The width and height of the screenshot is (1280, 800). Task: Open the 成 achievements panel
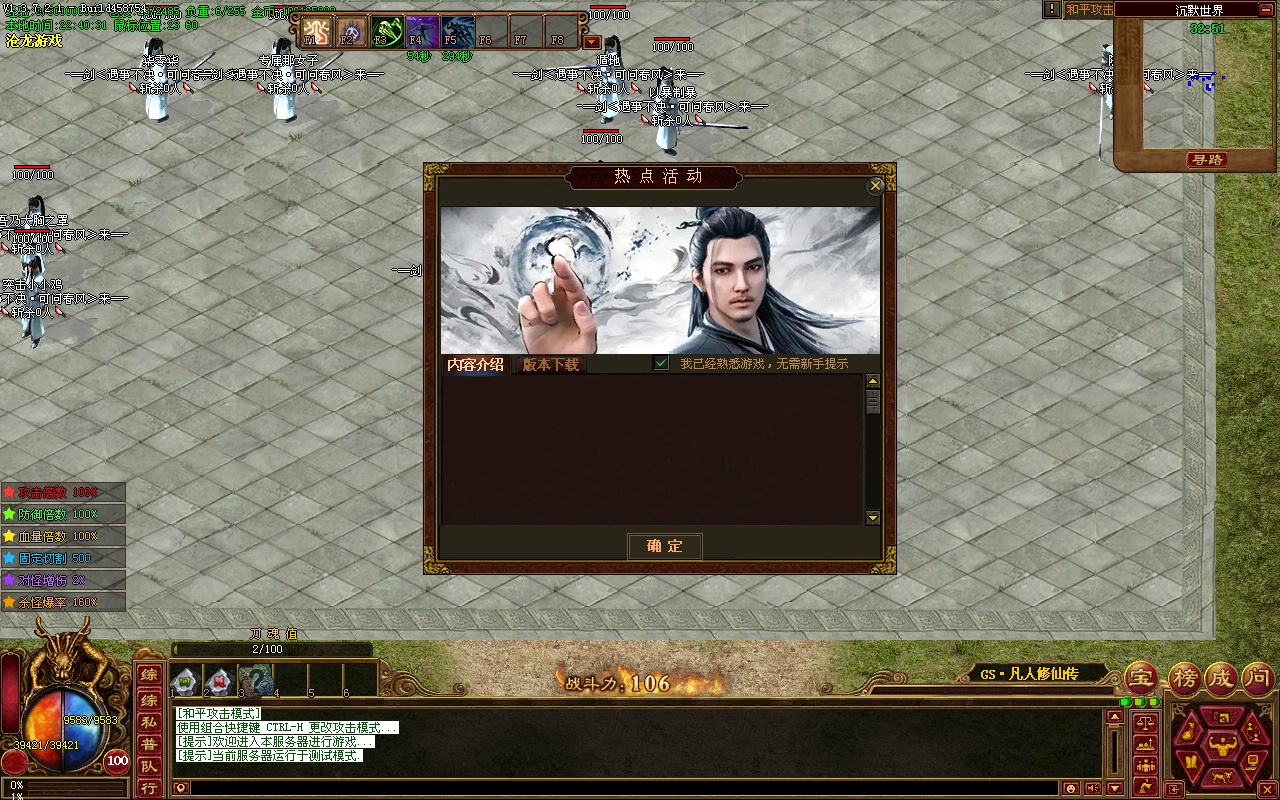click(x=1221, y=678)
